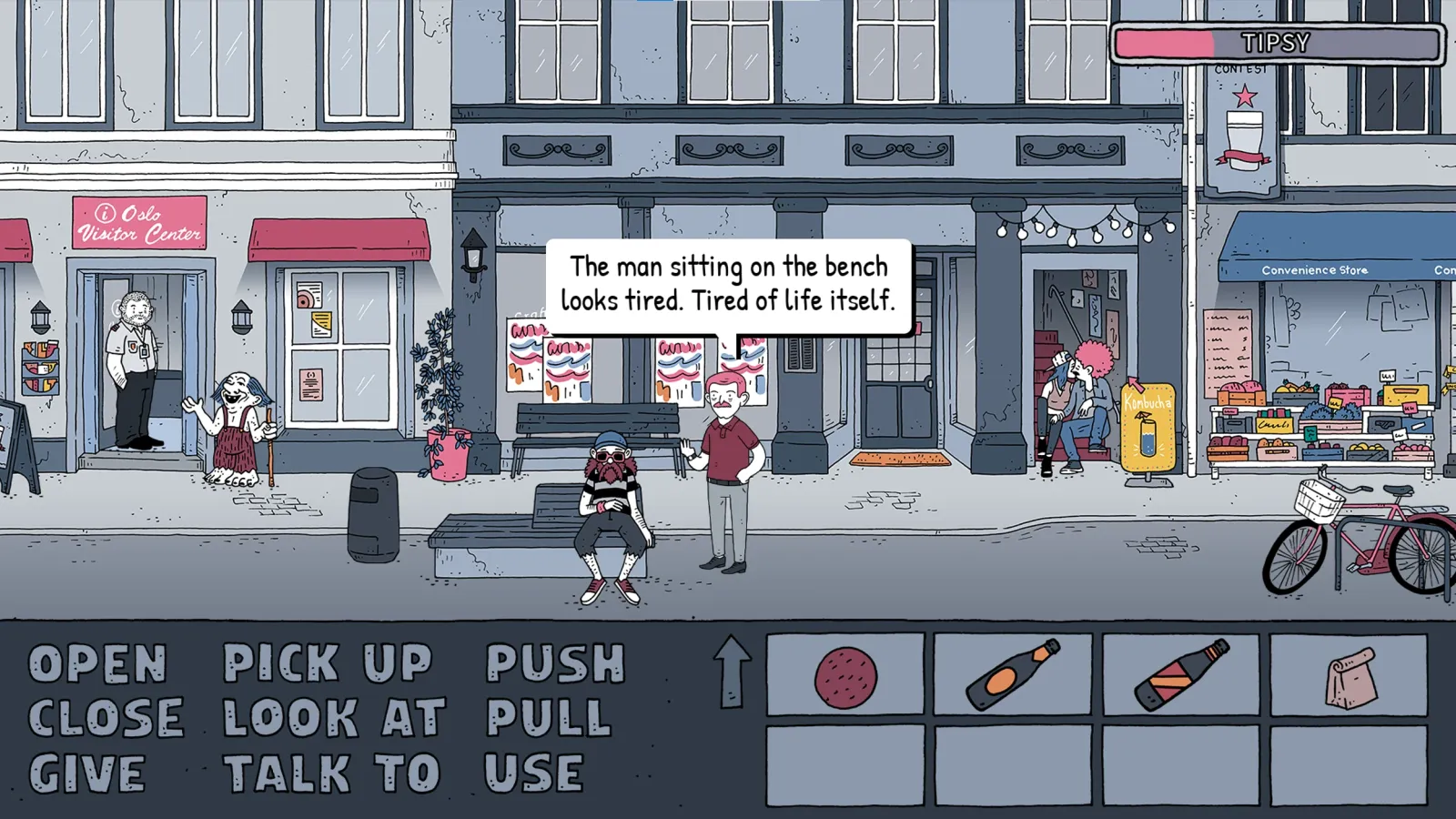The height and width of the screenshot is (819, 1456).
Task: Choose the paper bag inventory item
Action: click(1350, 677)
